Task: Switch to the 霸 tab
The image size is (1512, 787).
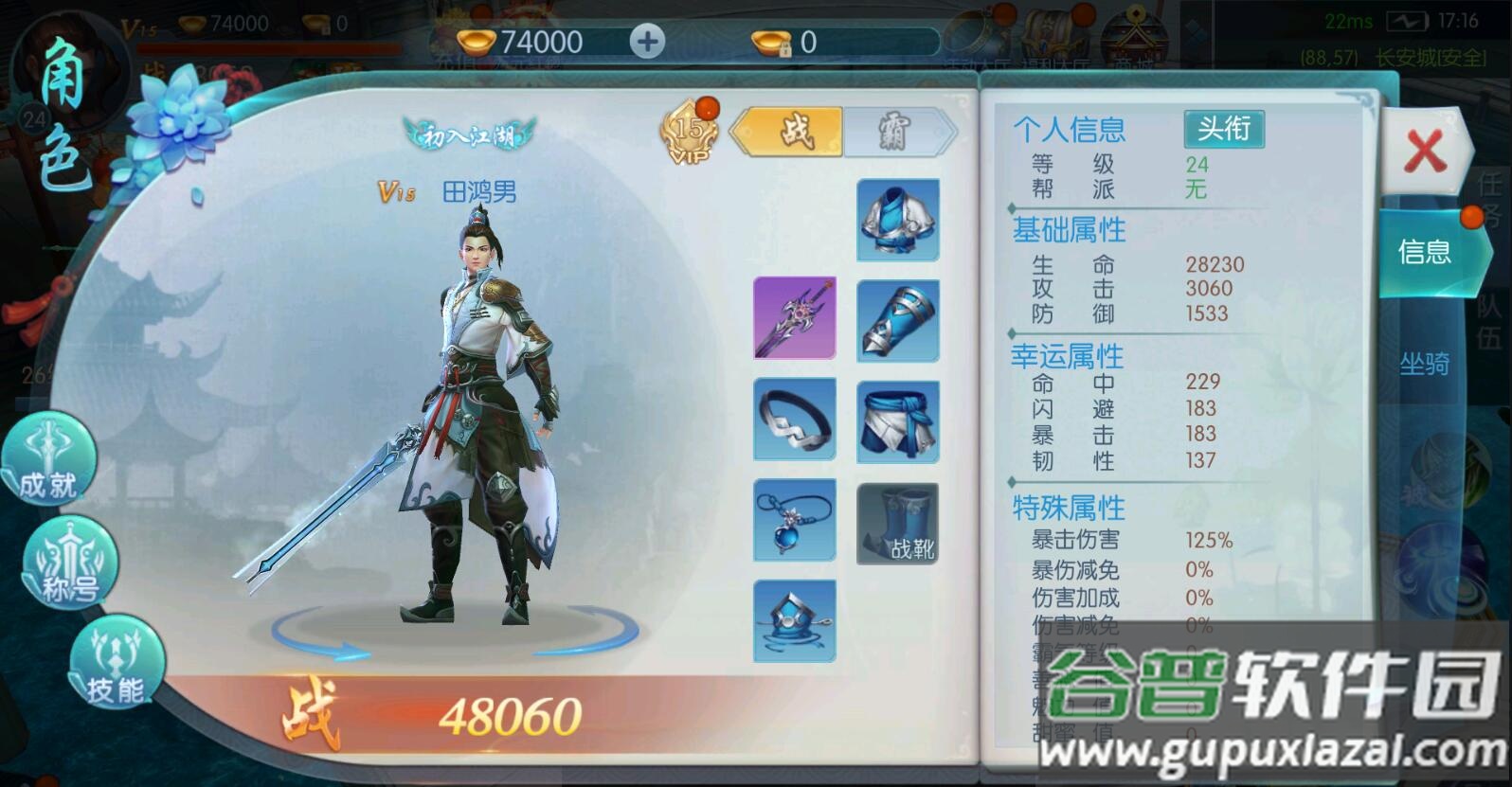Action: pos(893,133)
